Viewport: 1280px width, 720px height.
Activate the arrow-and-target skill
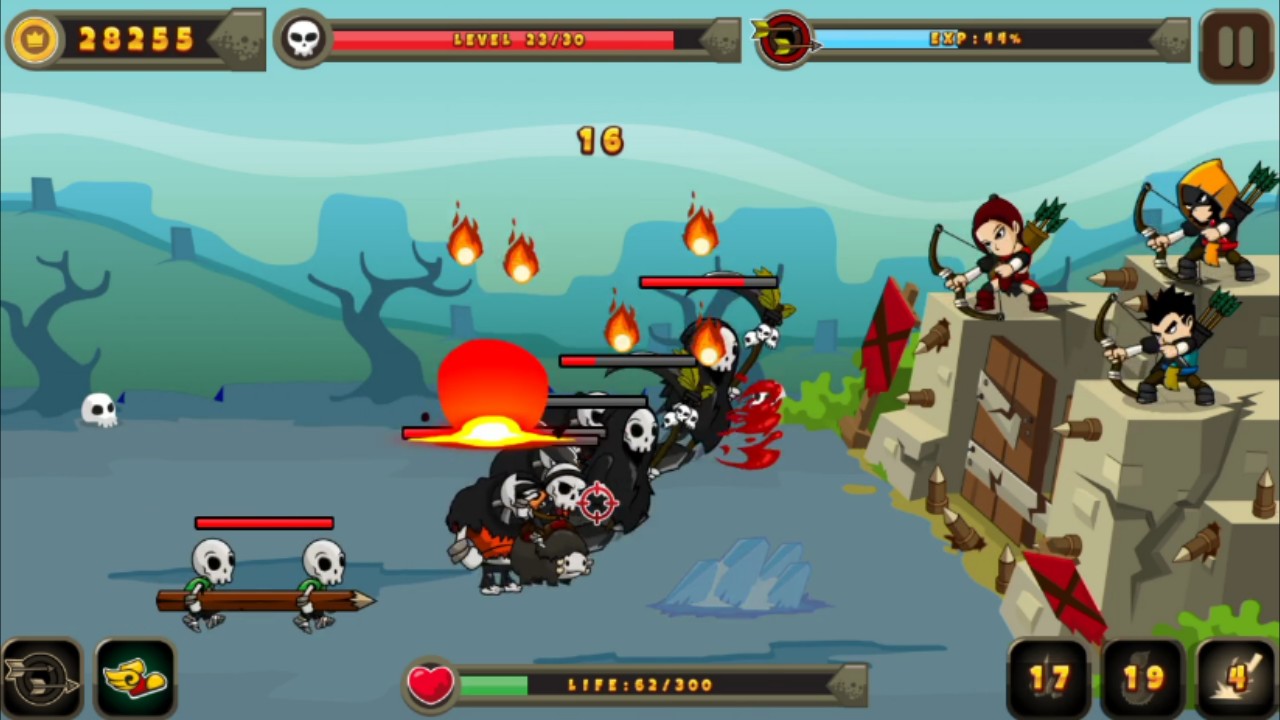[41, 680]
